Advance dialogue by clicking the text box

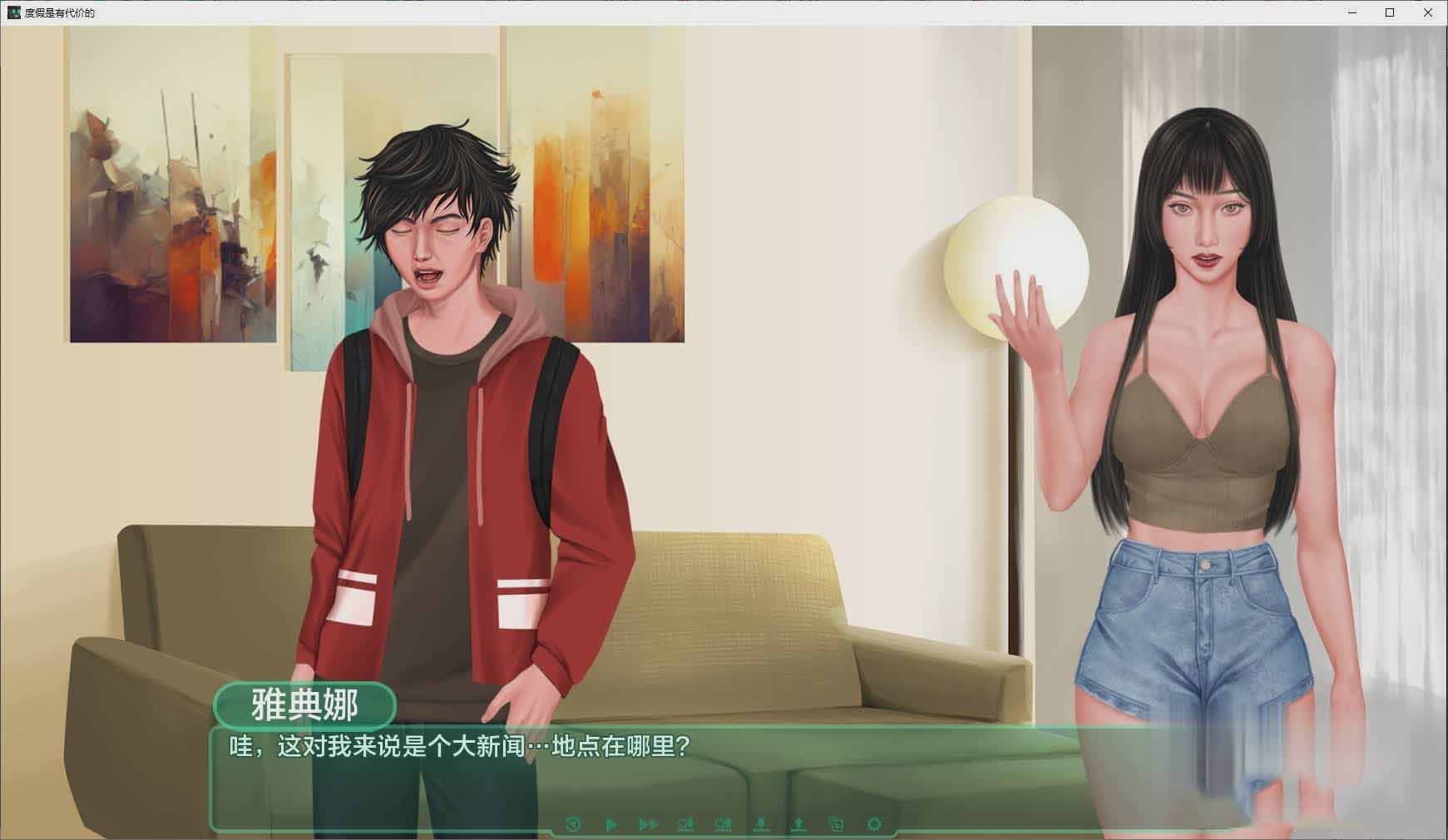[x=582, y=773]
